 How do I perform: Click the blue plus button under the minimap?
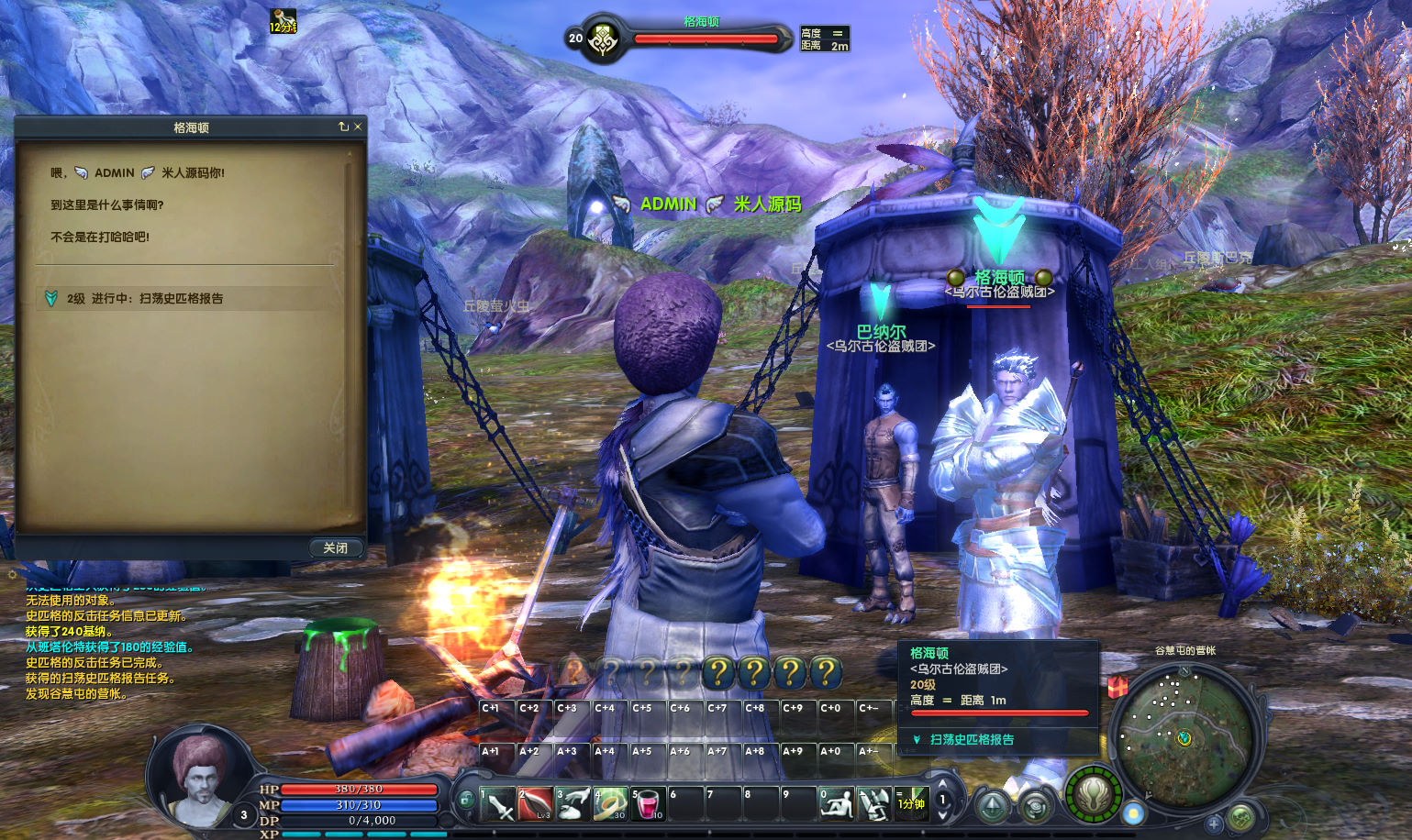coord(1214,823)
